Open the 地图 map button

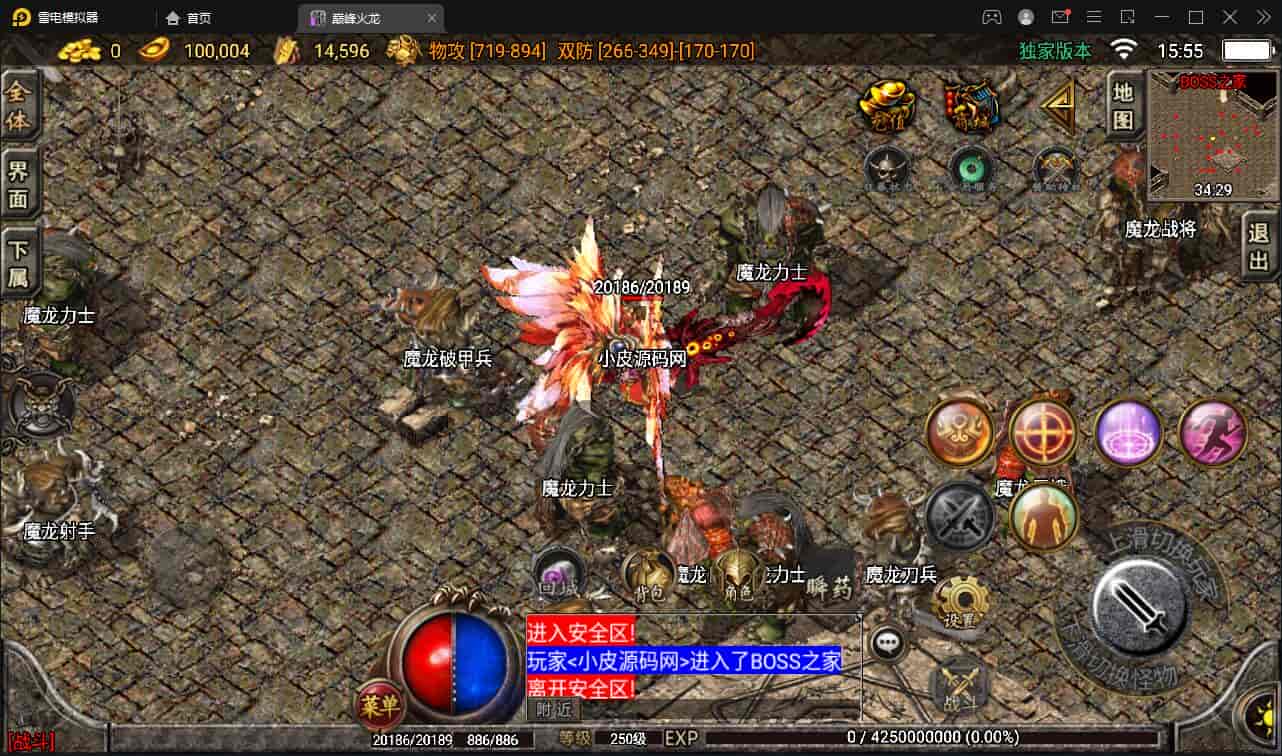[1123, 106]
